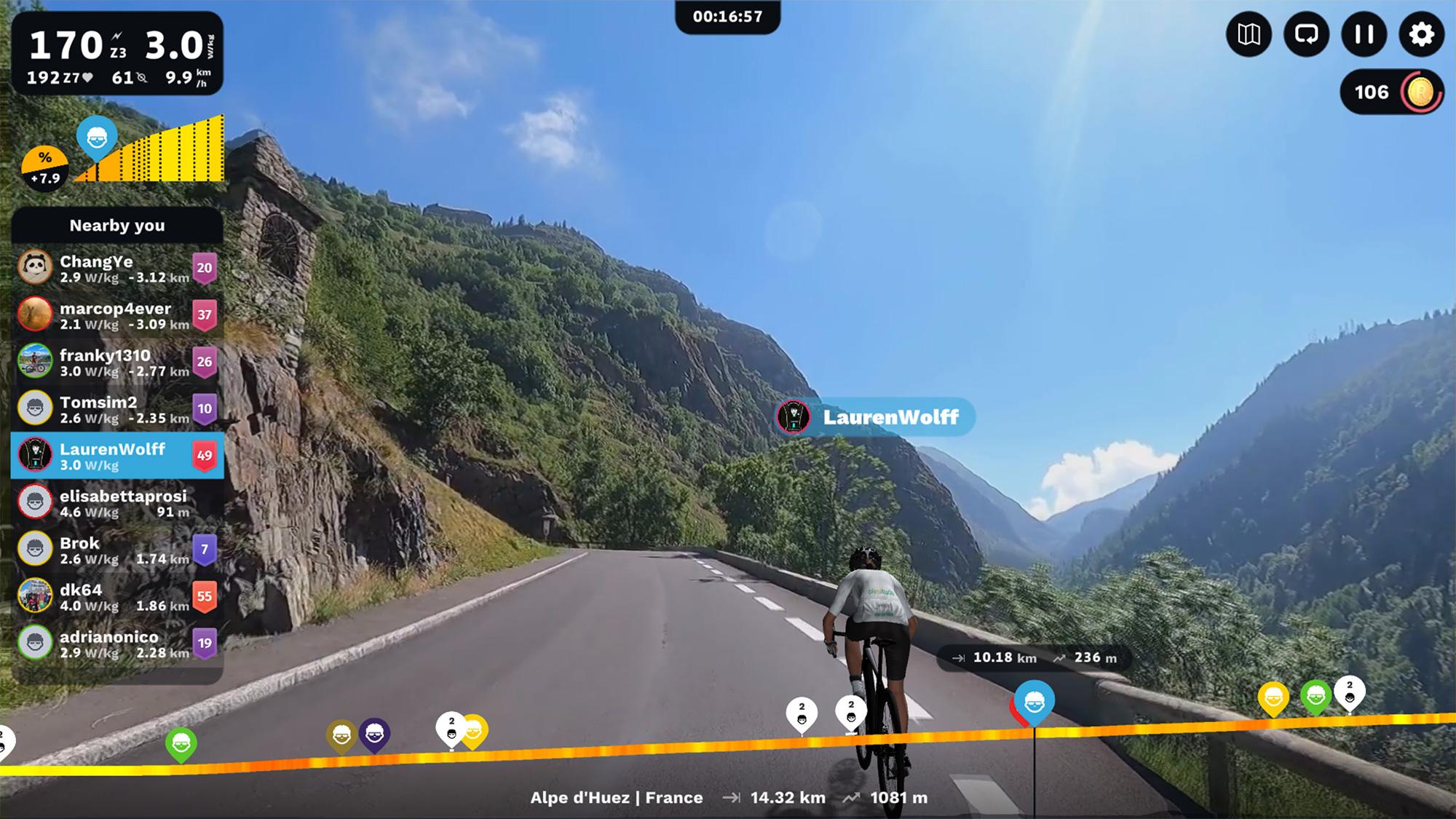Click the highlighted LaurenWolff row
The height and width of the screenshot is (819, 1456).
(116, 456)
